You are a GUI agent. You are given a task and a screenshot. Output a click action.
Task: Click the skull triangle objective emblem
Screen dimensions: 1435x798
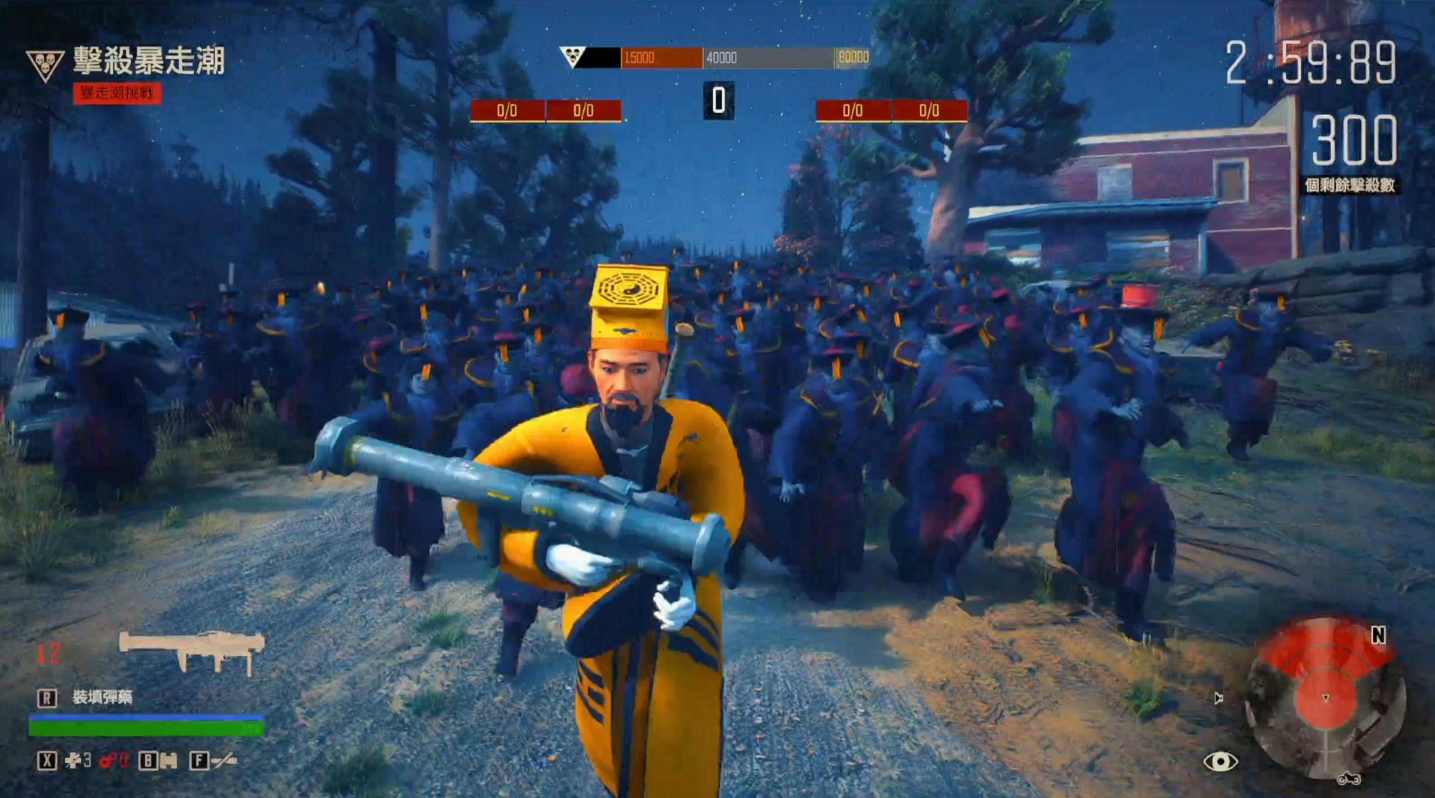(45, 65)
